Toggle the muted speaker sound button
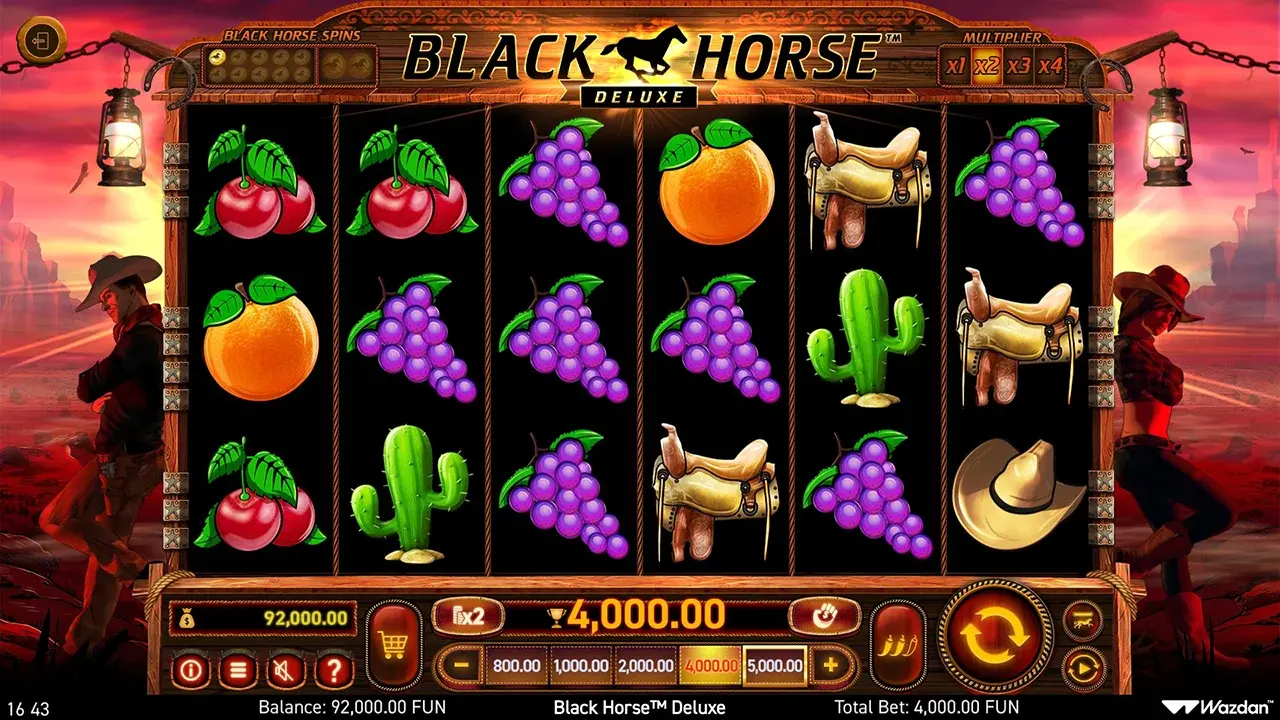This screenshot has width=1280, height=720. pos(286,669)
